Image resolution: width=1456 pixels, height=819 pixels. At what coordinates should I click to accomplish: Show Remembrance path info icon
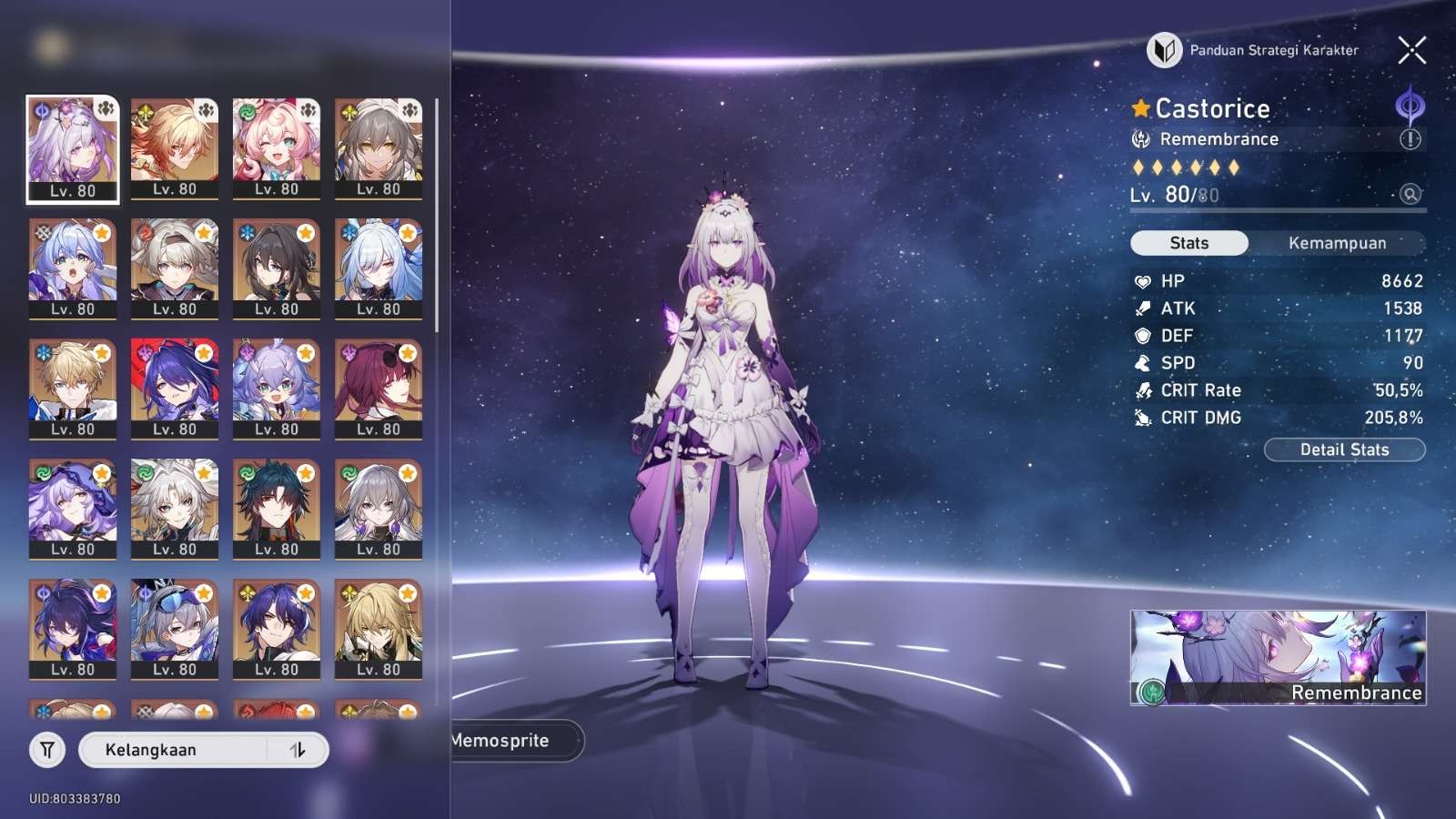tap(1410, 139)
